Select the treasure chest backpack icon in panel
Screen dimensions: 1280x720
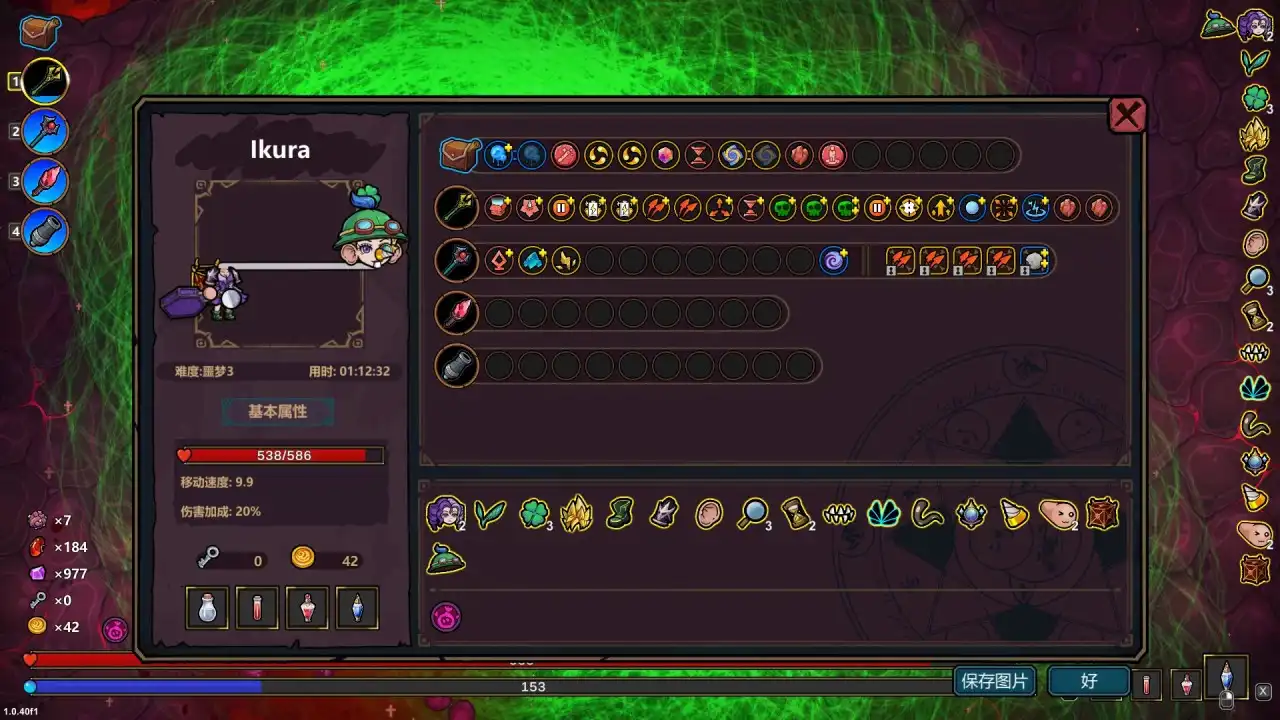pyautogui.click(x=460, y=155)
